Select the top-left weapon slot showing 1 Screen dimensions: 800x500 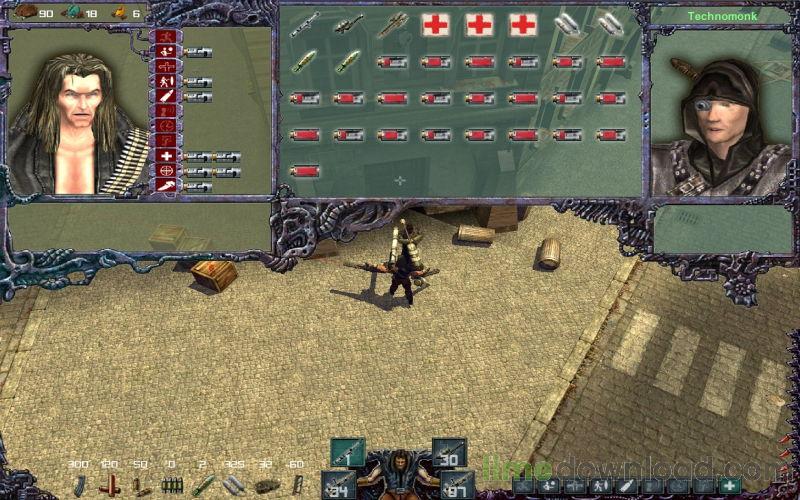click(x=348, y=452)
